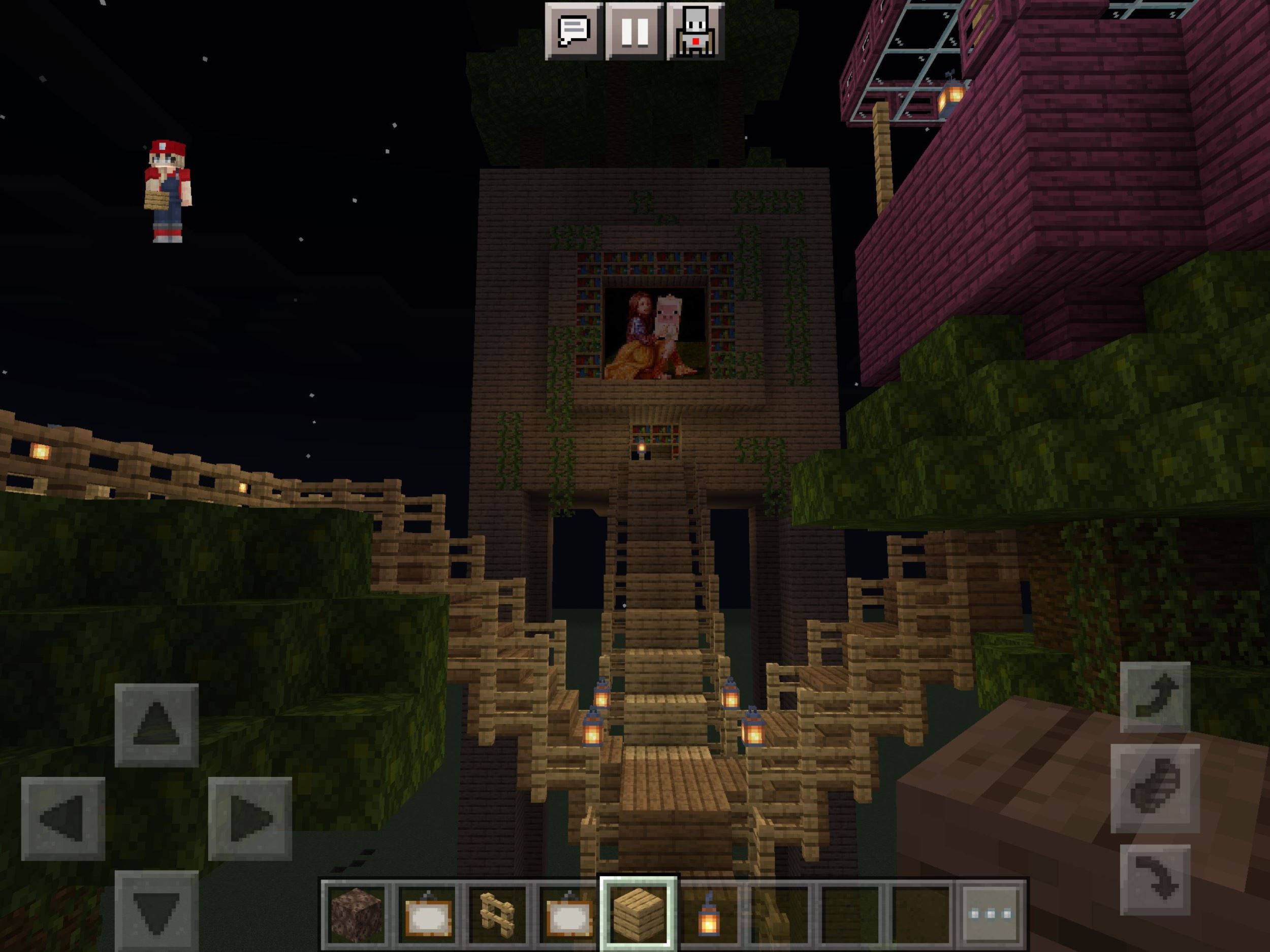Tap the middle wing button between fly arrows
Screen dimensions: 1270x952
(x=1155, y=788)
